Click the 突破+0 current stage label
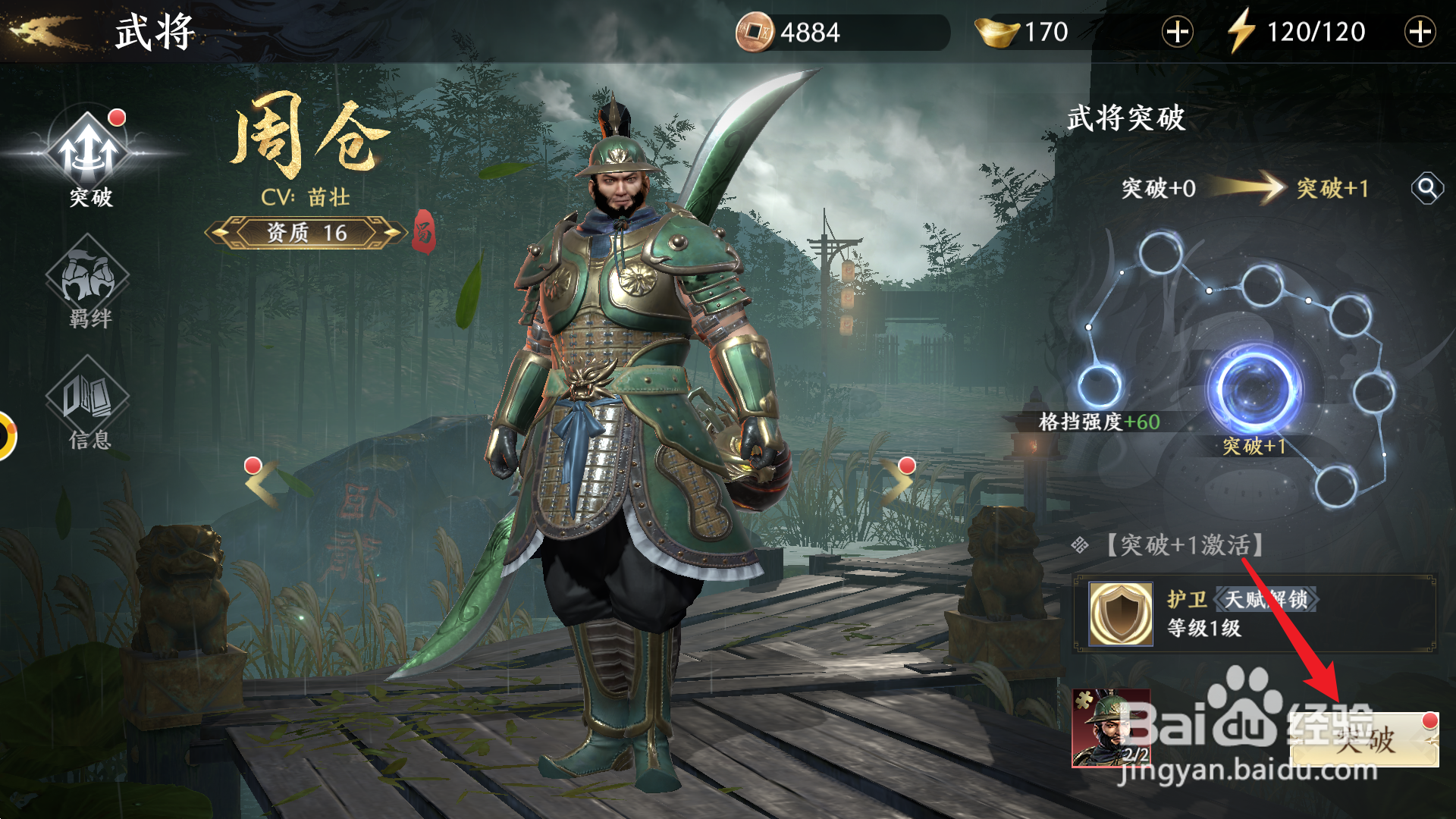 tap(1158, 189)
